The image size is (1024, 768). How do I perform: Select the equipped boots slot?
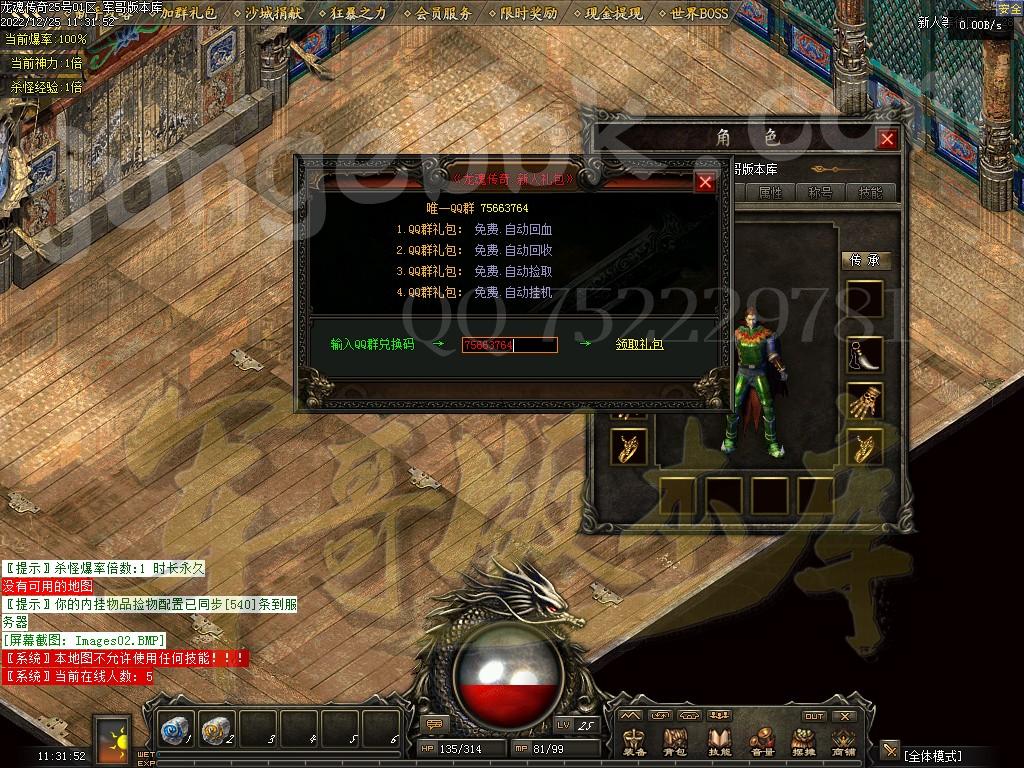tap(865, 353)
